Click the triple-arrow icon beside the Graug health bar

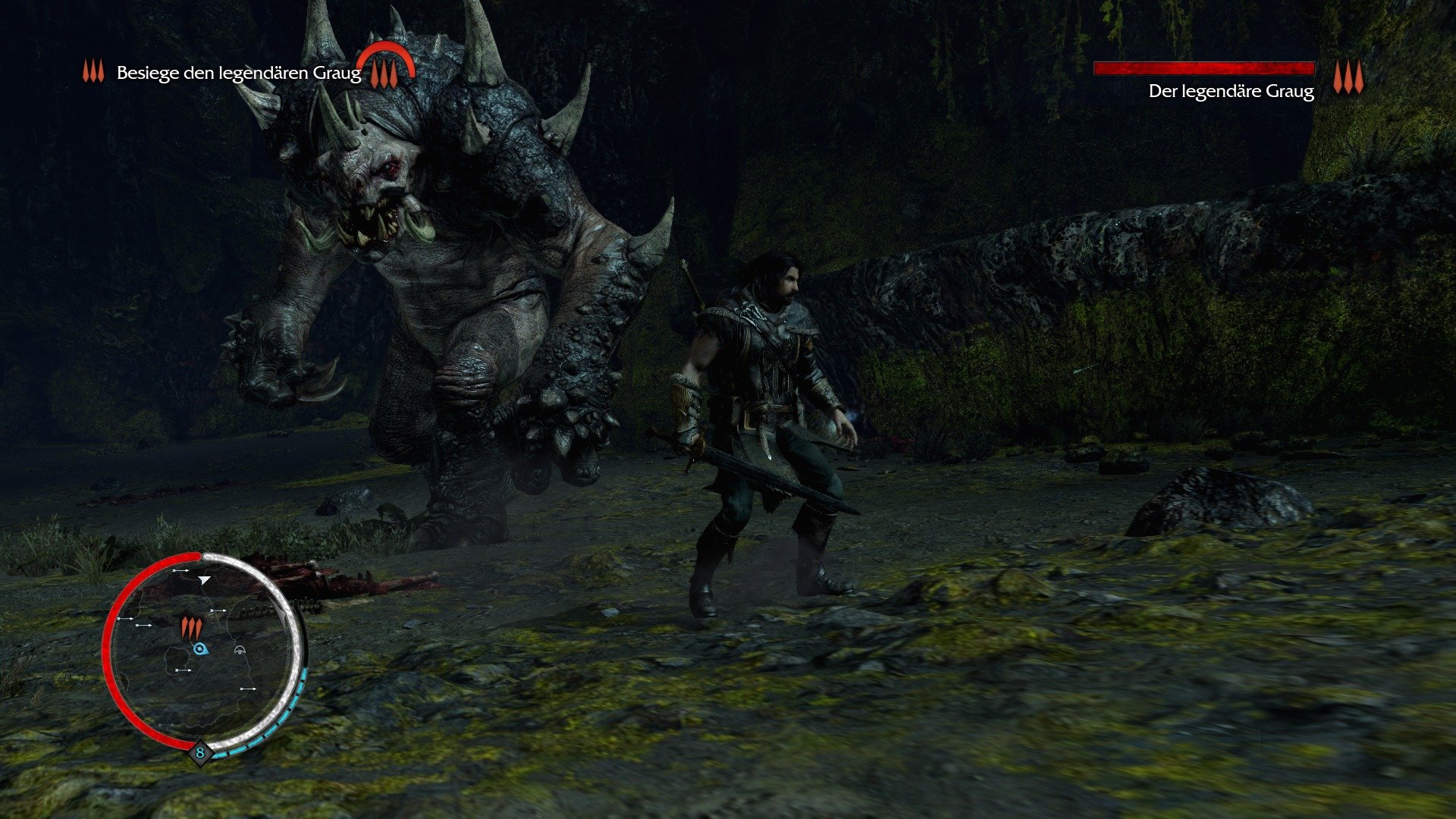1348,76
